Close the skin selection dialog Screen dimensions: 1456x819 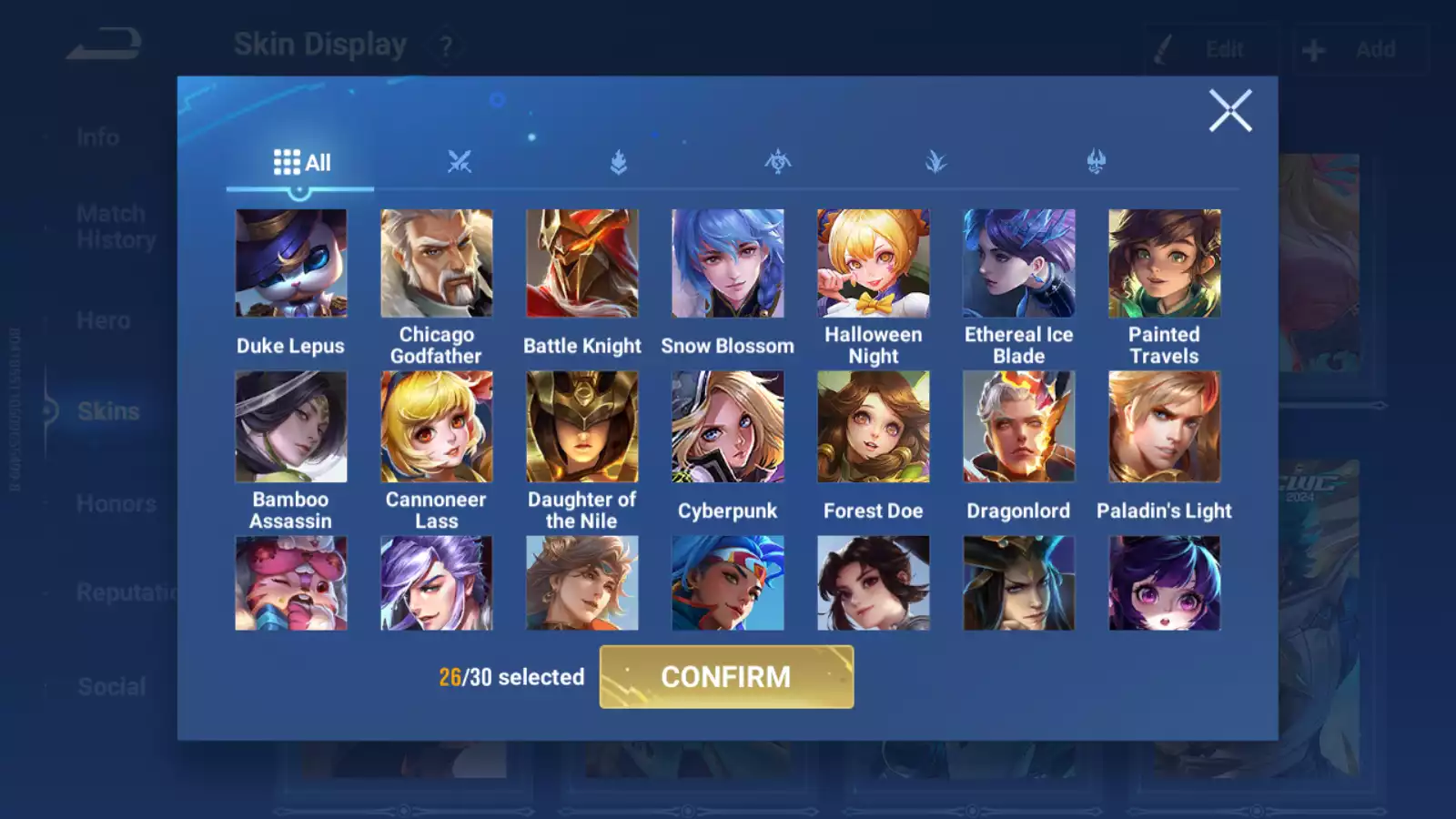pos(1230,111)
